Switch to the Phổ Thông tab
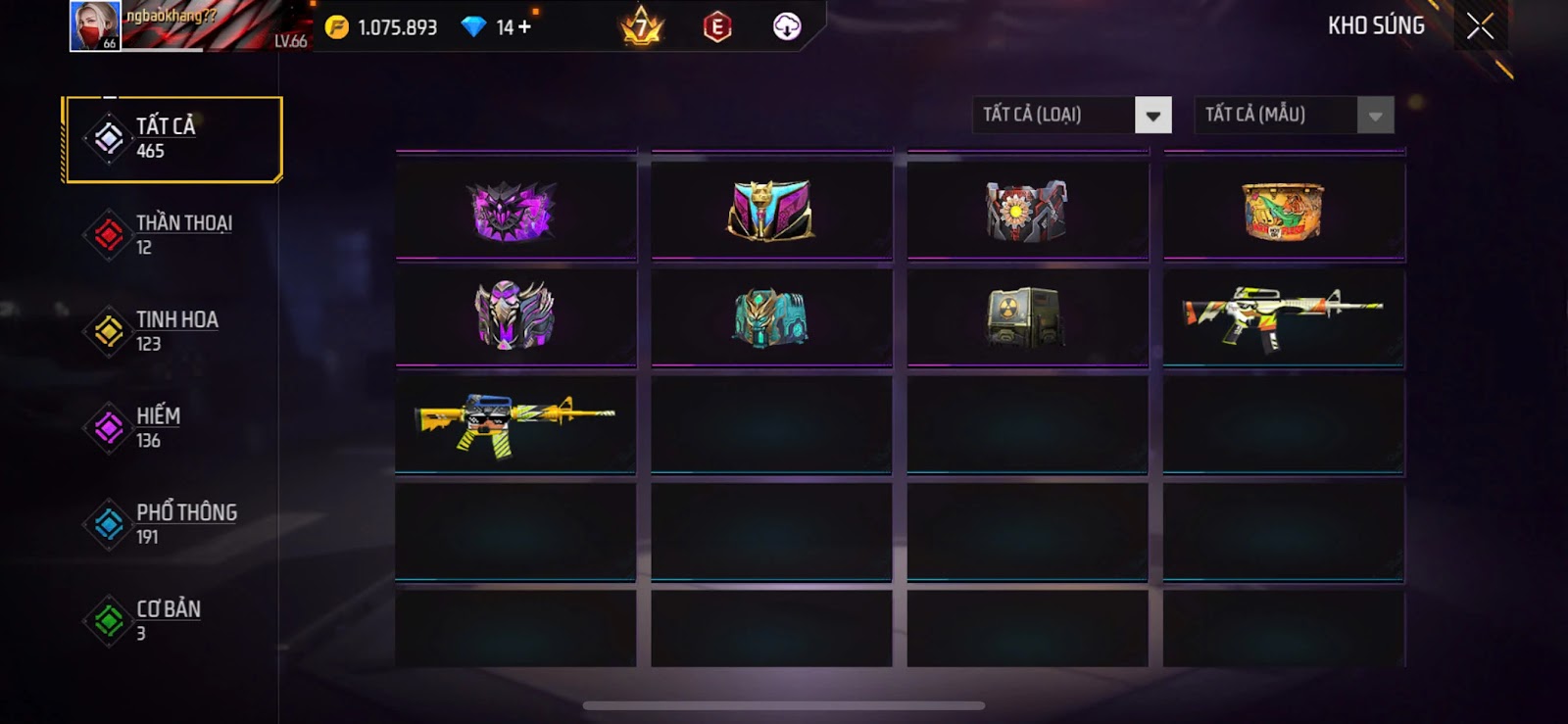This screenshot has width=1568, height=724. [x=172, y=524]
